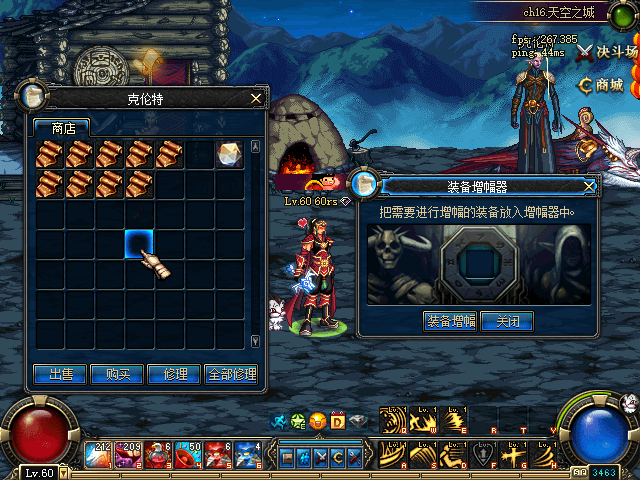Click the orange smiley face icon
The height and width of the screenshot is (480, 640).
click(x=318, y=421)
